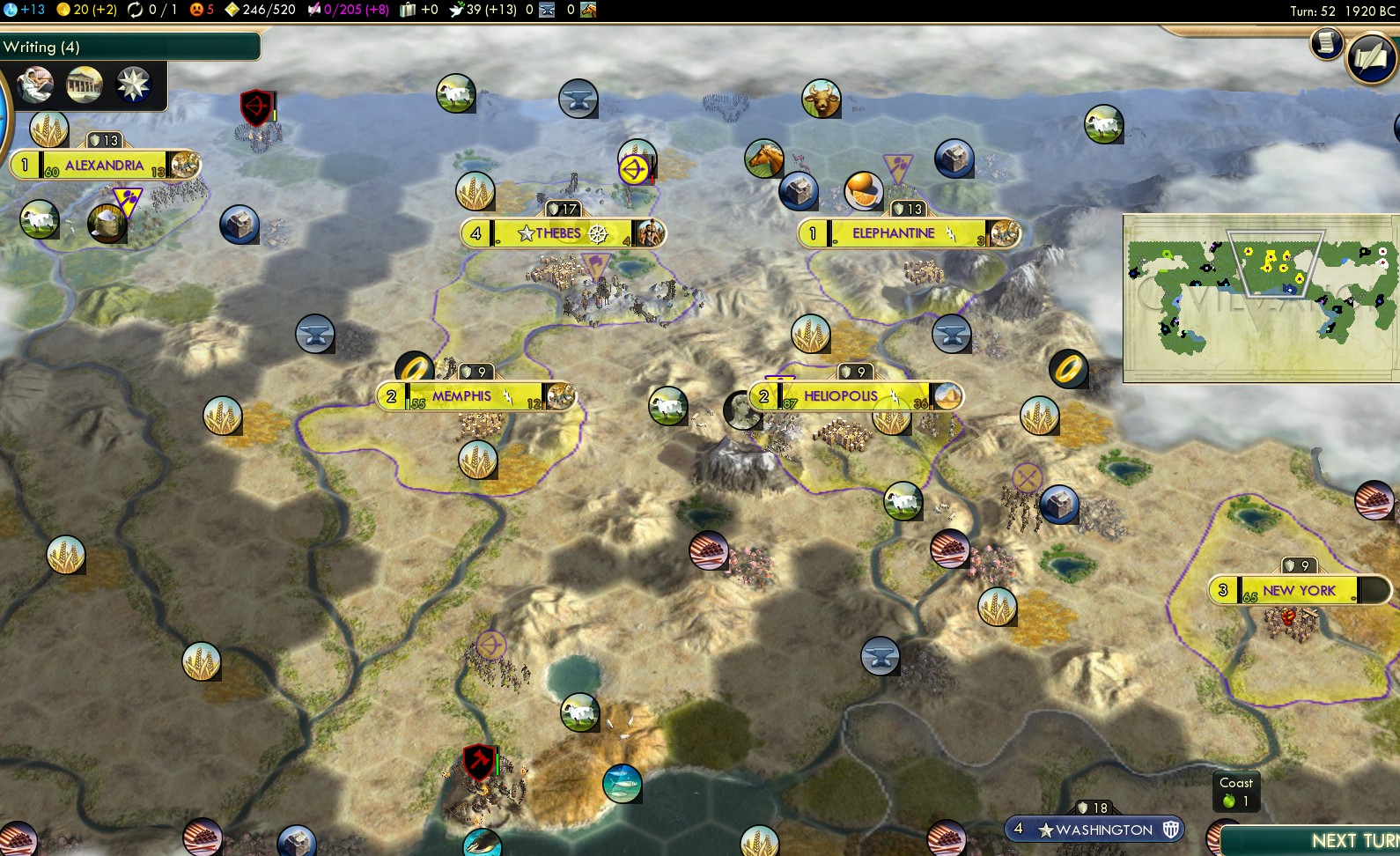The height and width of the screenshot is (856, 1400).
Task: Click the scribe icon under Writing
Action: click(x=34, y=85)
